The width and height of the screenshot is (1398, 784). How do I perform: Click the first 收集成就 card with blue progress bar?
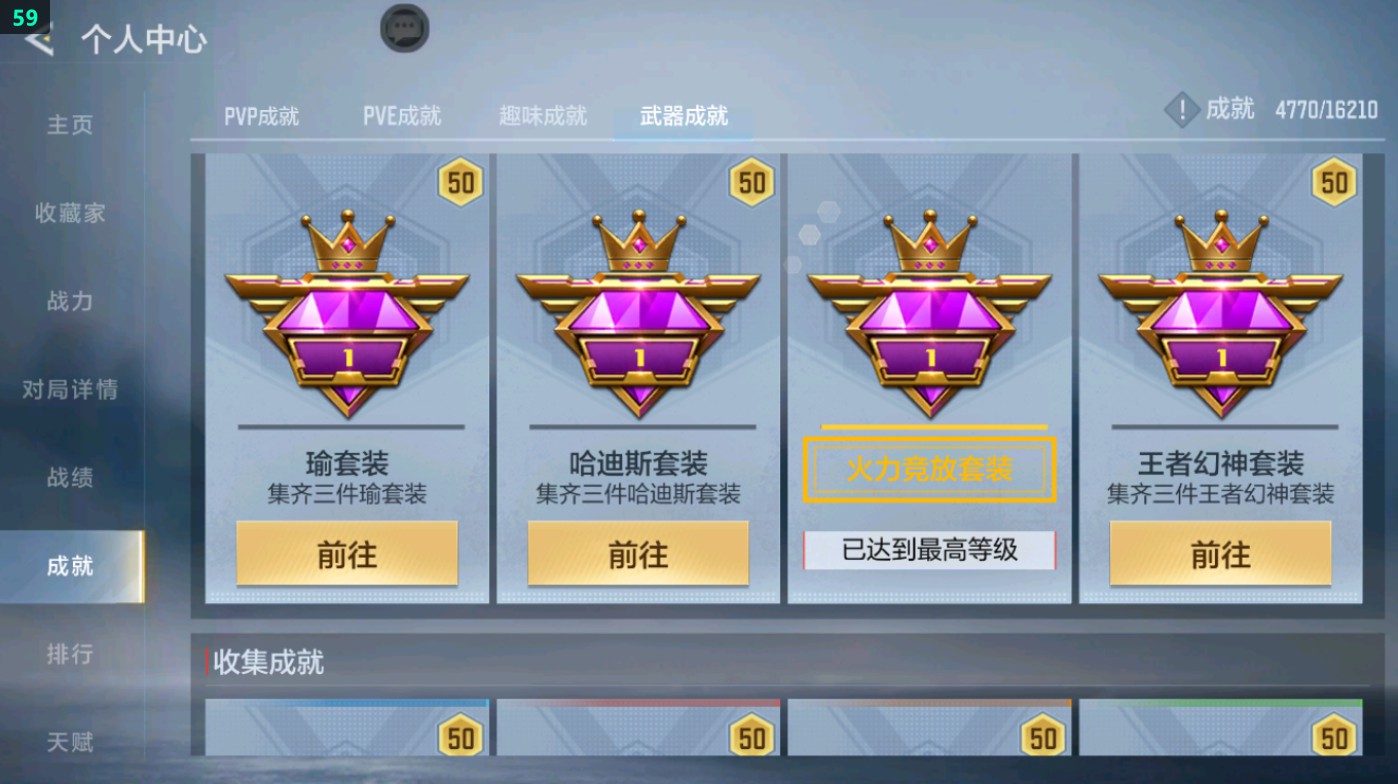346,740
